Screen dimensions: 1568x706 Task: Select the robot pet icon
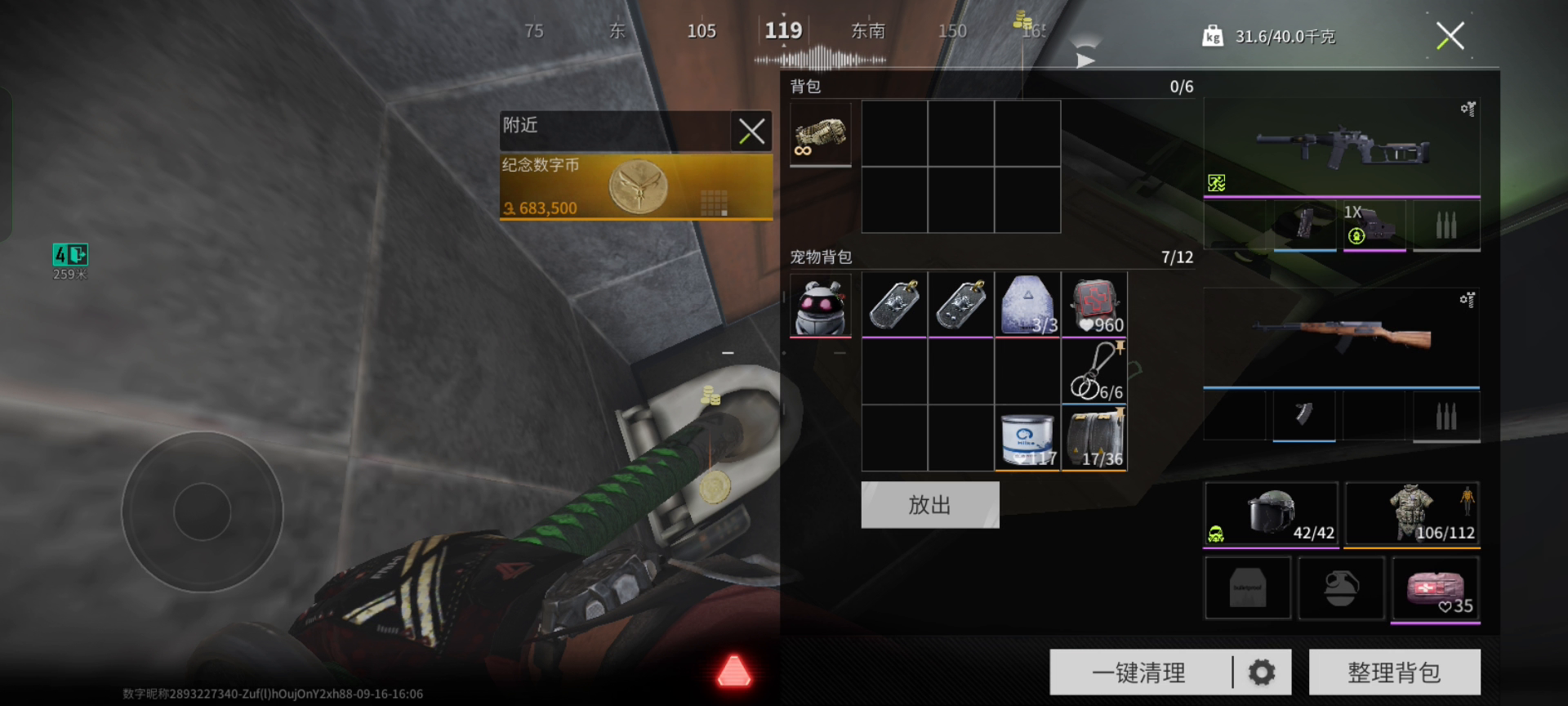coord(821,306)
